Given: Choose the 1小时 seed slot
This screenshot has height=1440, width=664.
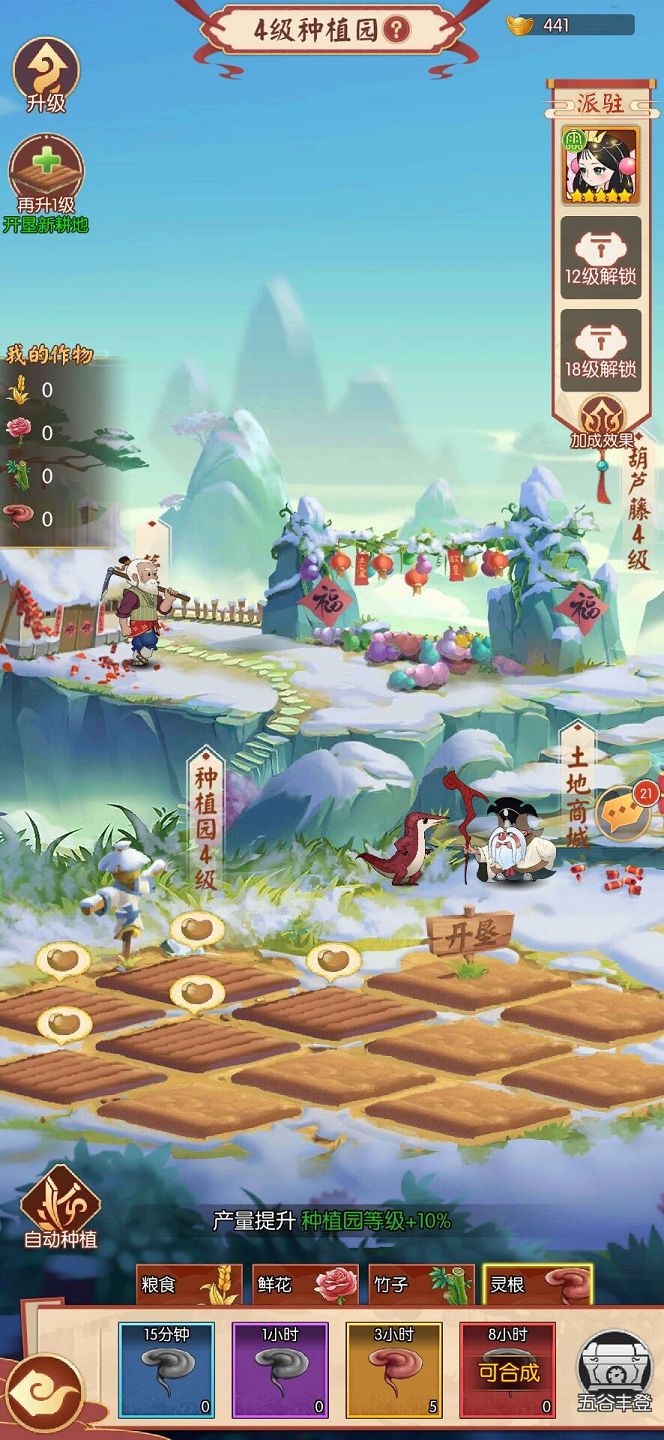Looking at the screenshot, I should (280, 1370).
